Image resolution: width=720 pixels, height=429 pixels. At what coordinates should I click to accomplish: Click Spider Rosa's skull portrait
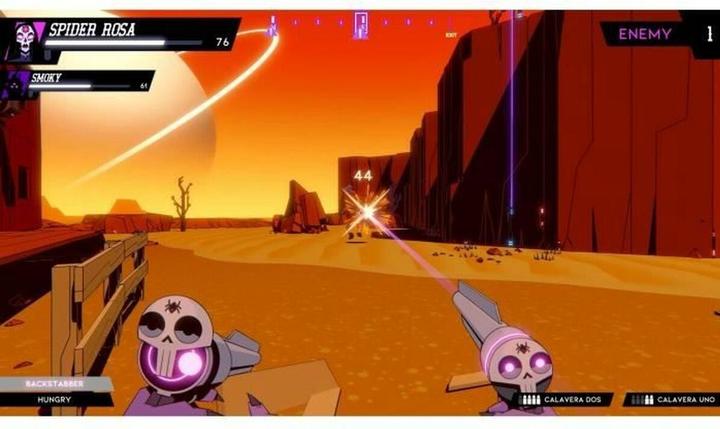(x=24, y=40)
